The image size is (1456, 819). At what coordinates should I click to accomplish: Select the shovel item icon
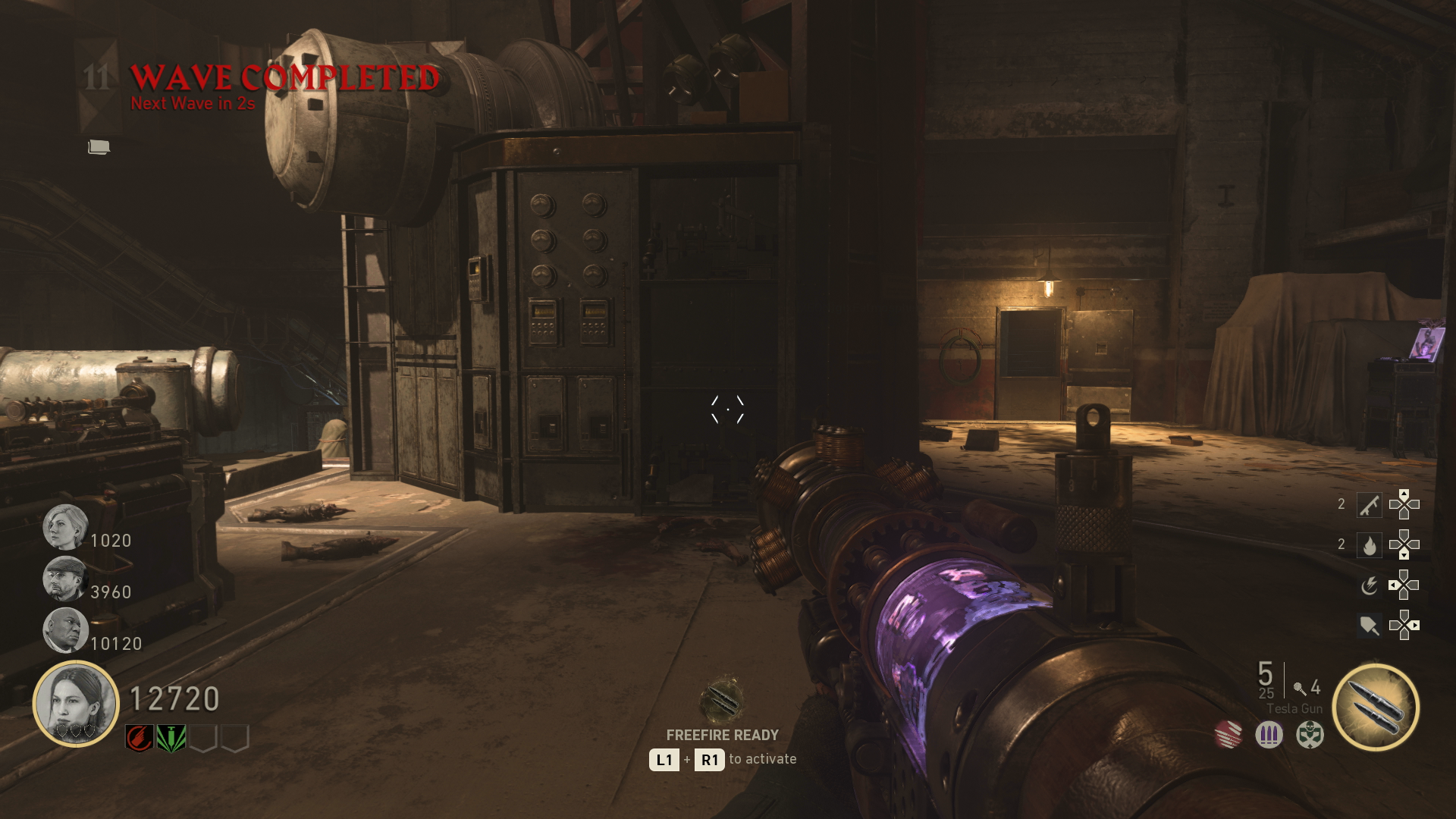1369,626
